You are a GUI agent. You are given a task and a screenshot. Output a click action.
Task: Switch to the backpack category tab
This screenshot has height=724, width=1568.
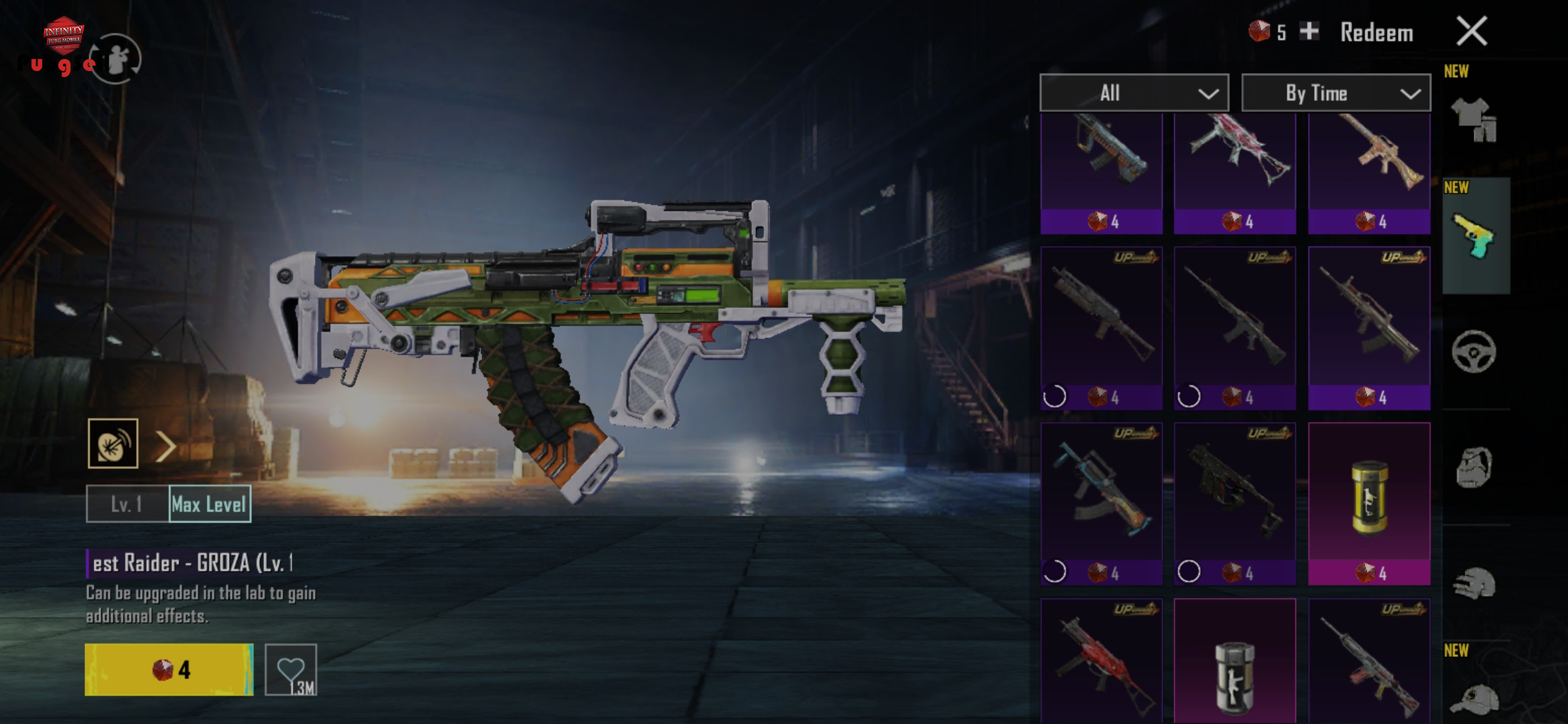(x=1474, y=467)
